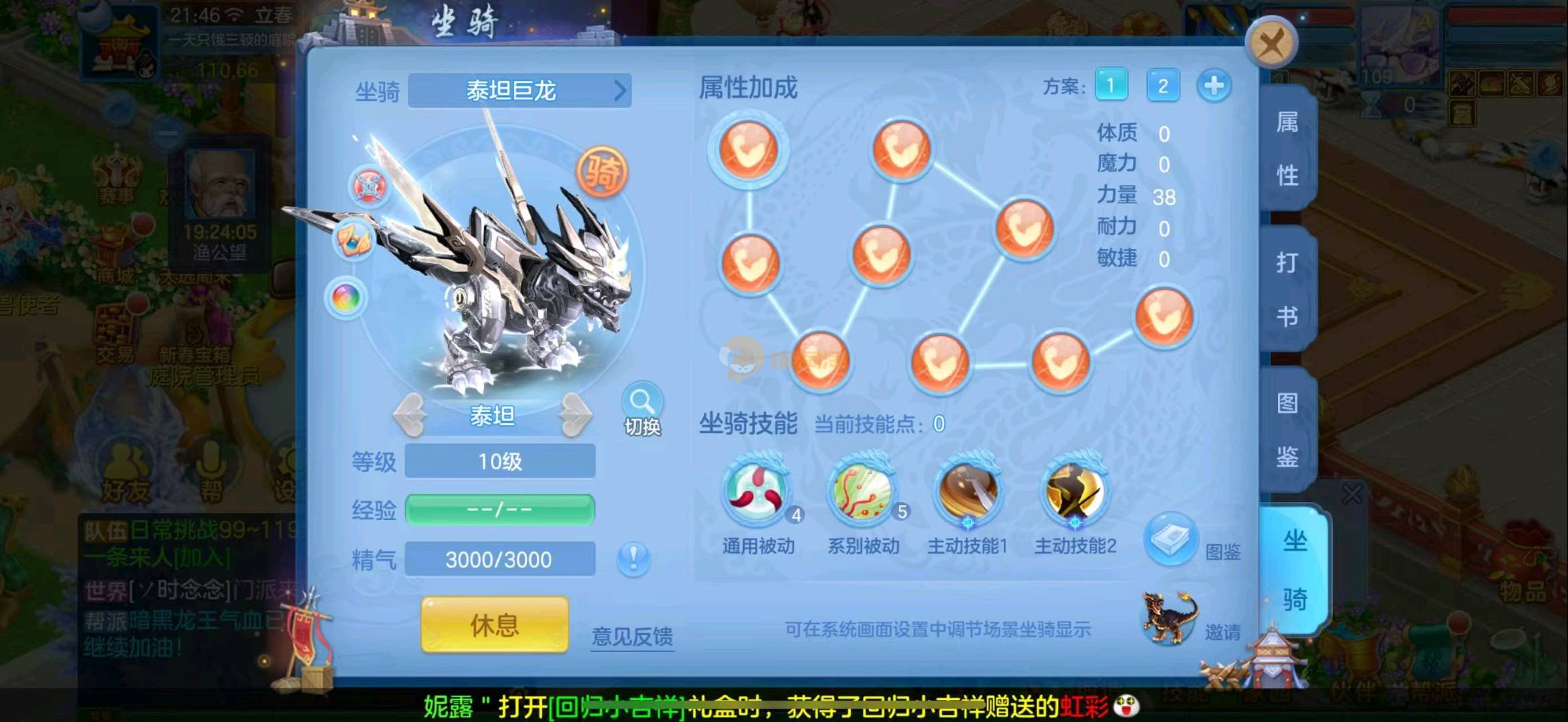Open the 泰坦巨龙 mount dropdown
This screenshot has width=1568, height=722.
pyautogui.click(x=519, y=90)
